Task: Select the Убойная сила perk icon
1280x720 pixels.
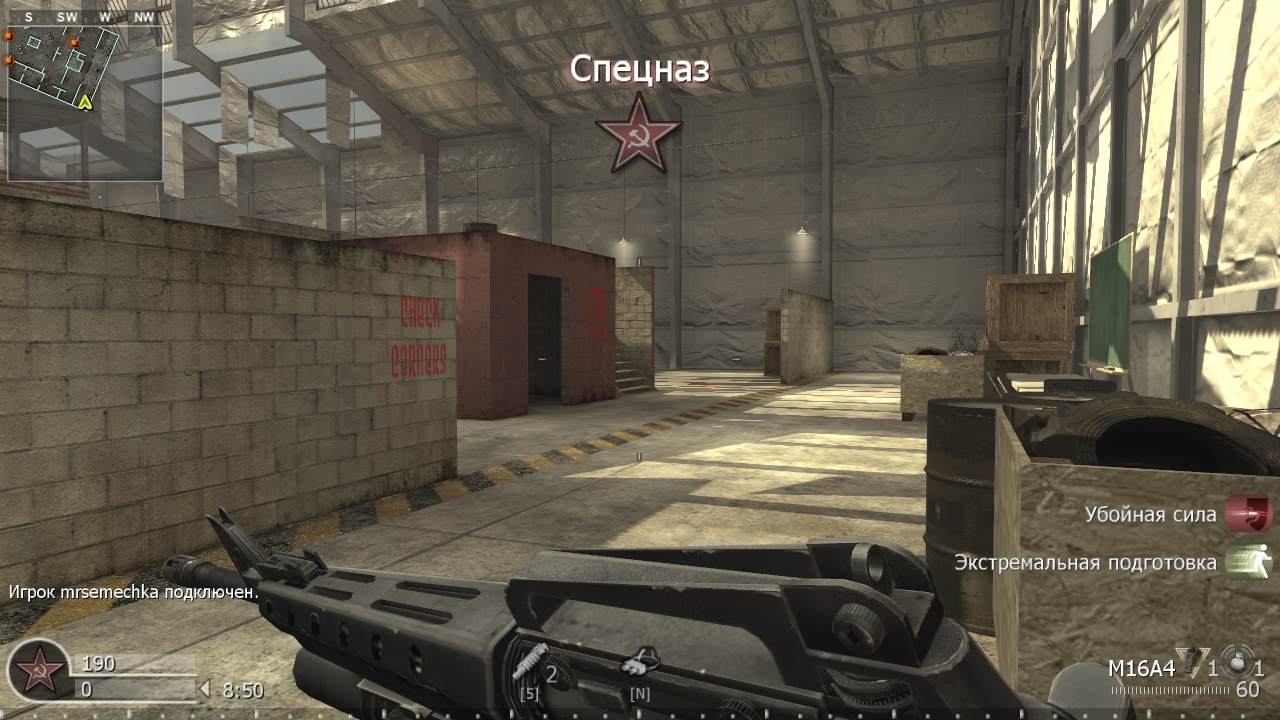Action: click(x=1246, y=514)
